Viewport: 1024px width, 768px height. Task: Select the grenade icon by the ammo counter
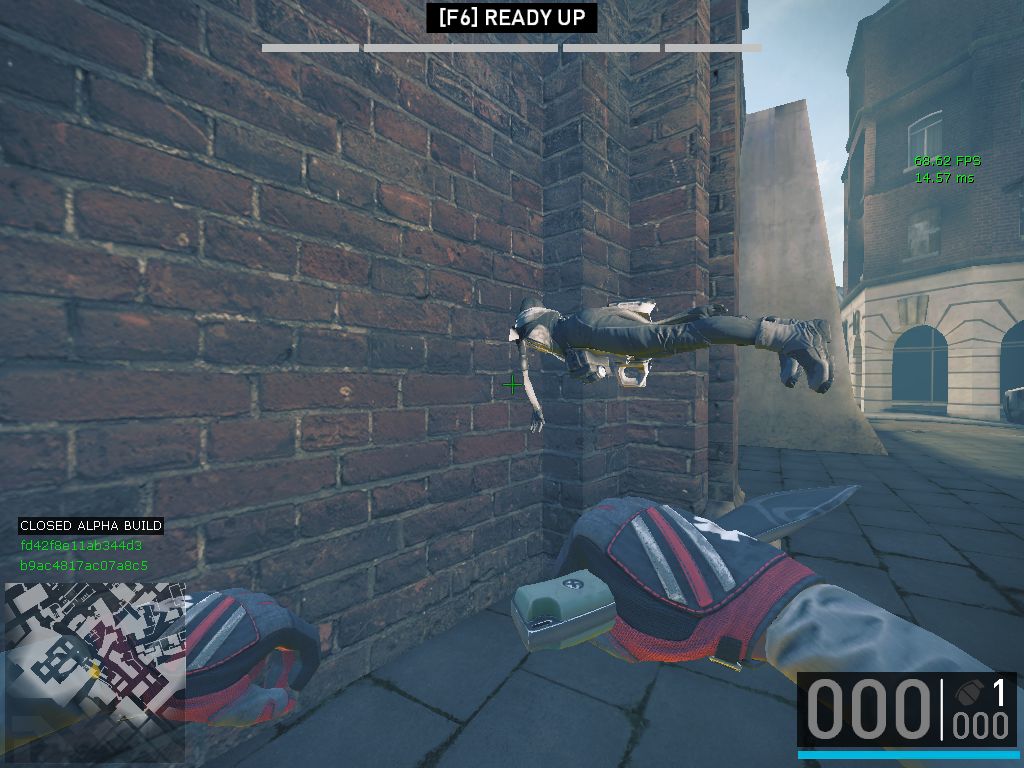tap(966, 692)
